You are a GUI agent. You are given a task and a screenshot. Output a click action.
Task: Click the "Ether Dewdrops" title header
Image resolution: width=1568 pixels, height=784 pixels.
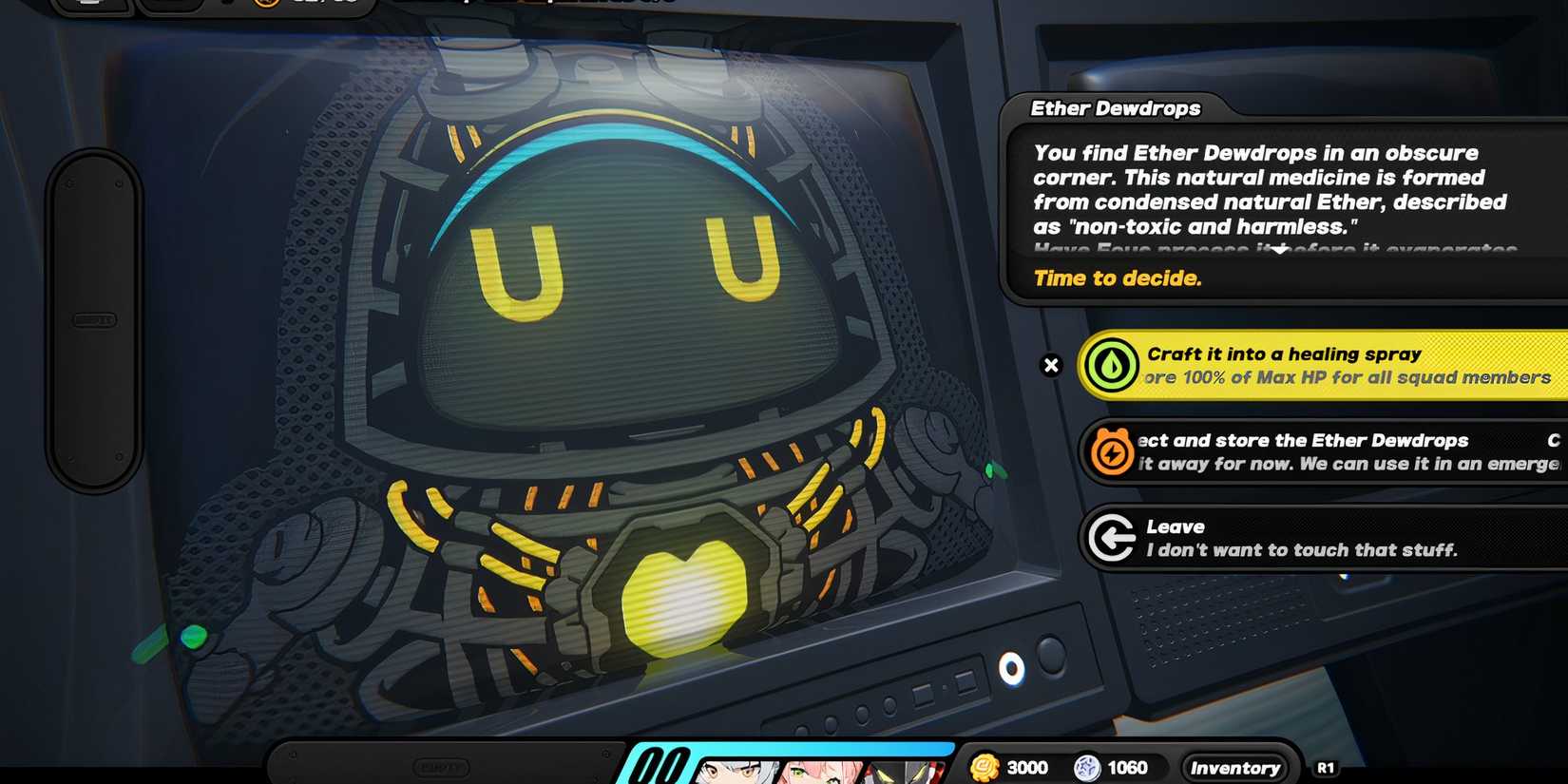1117,108
